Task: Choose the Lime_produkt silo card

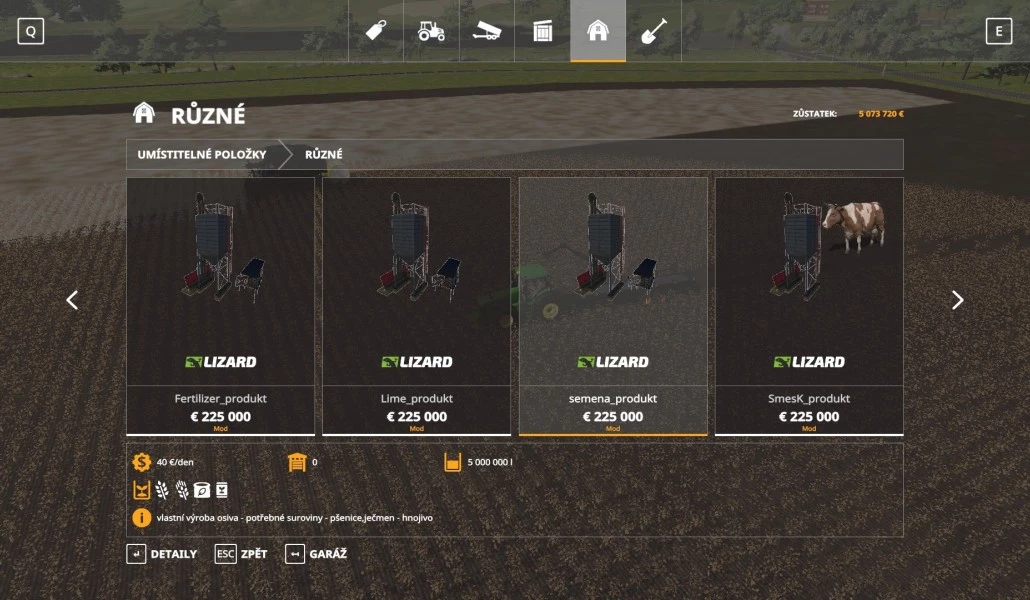Action: pos(416,305)
